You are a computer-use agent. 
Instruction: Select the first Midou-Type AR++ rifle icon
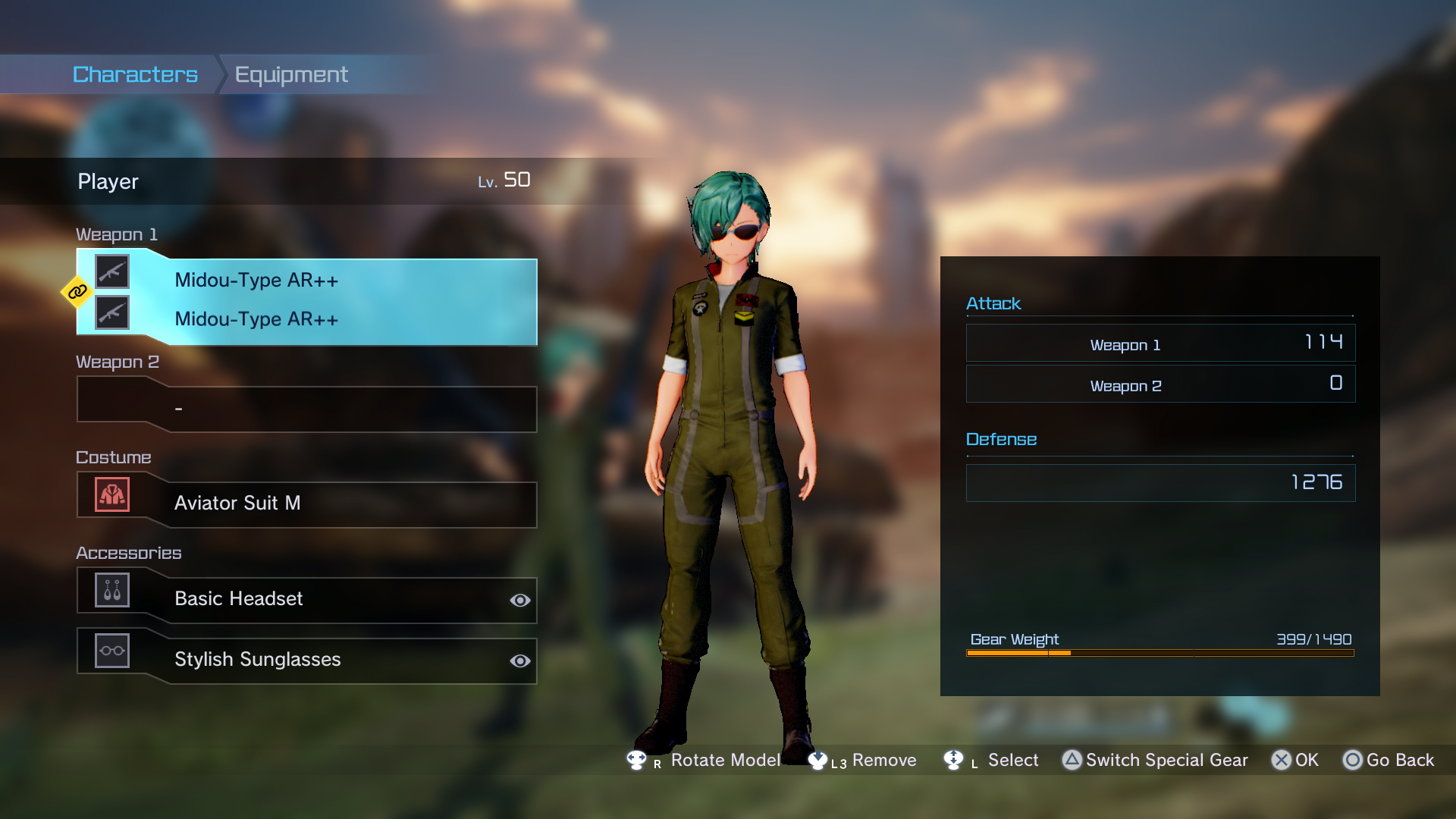tap(112, 271)
